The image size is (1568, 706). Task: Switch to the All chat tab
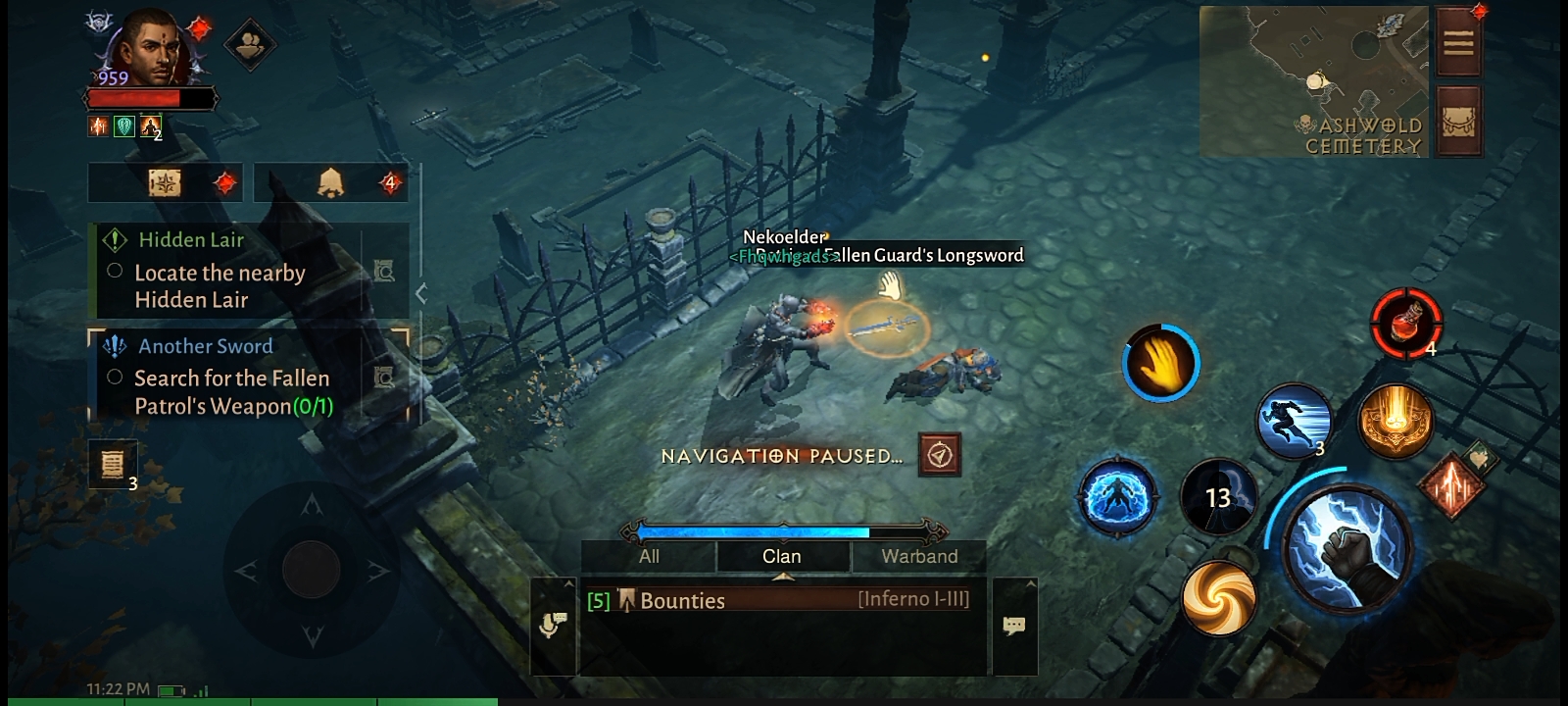(649, 556)
